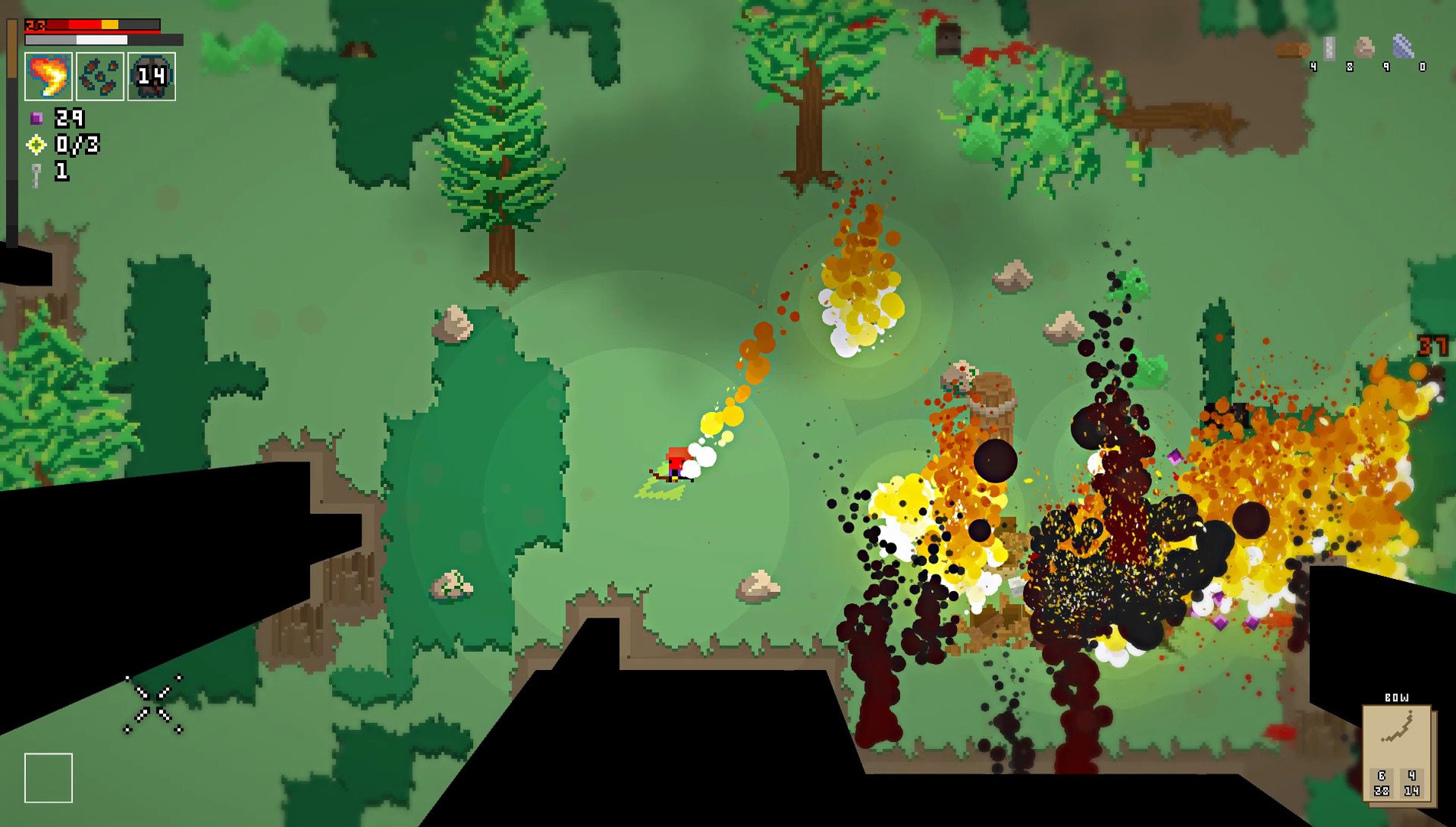Click the meat scraps ability icon
Screen dimensions: 1456x827
pos(100,77)
